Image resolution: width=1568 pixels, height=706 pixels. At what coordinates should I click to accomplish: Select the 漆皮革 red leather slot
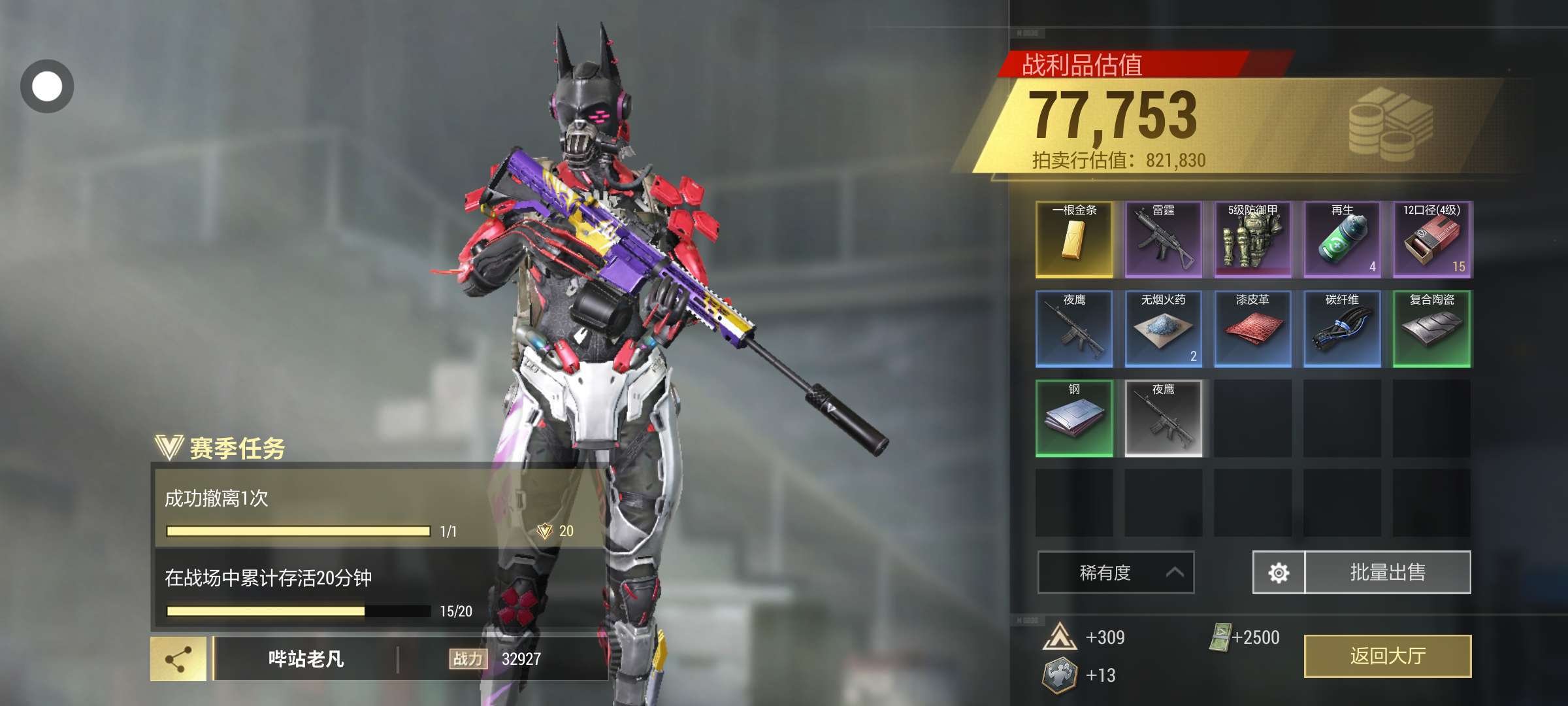[x=1252, y=329]
